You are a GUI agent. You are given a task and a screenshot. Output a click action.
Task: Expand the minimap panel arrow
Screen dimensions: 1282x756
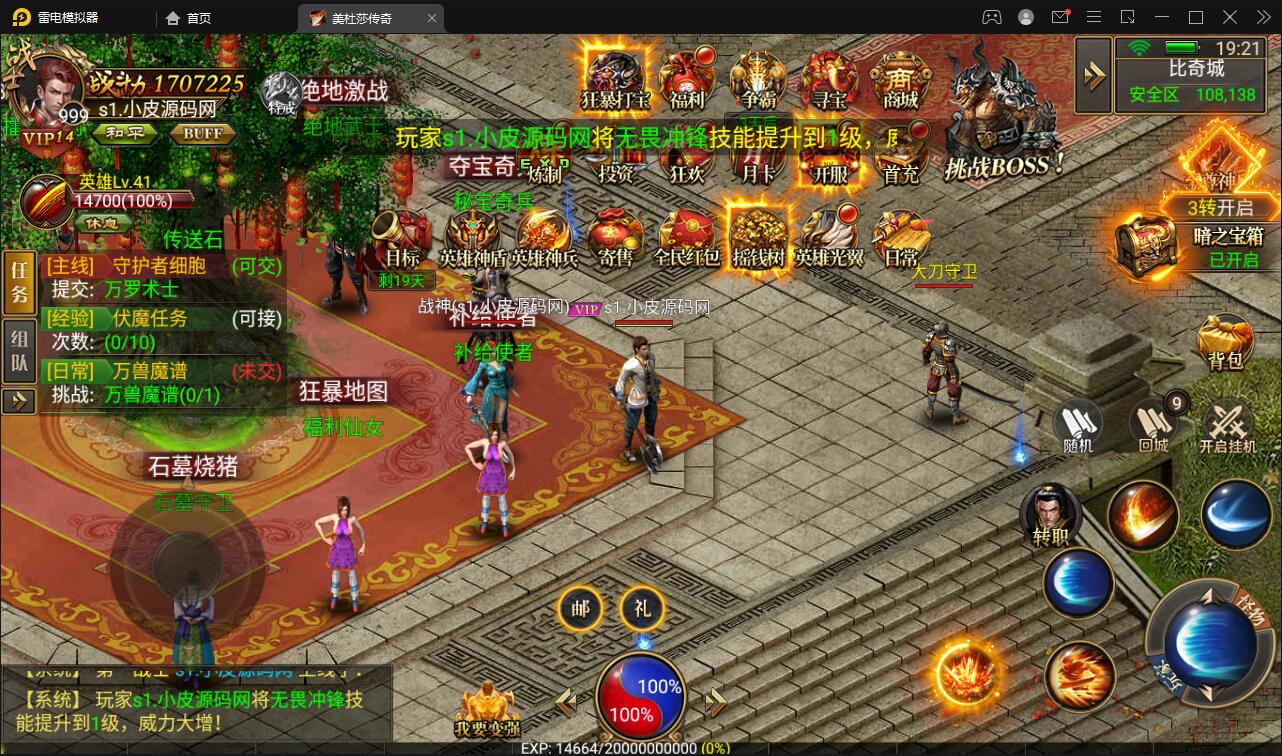[1092, 73]
